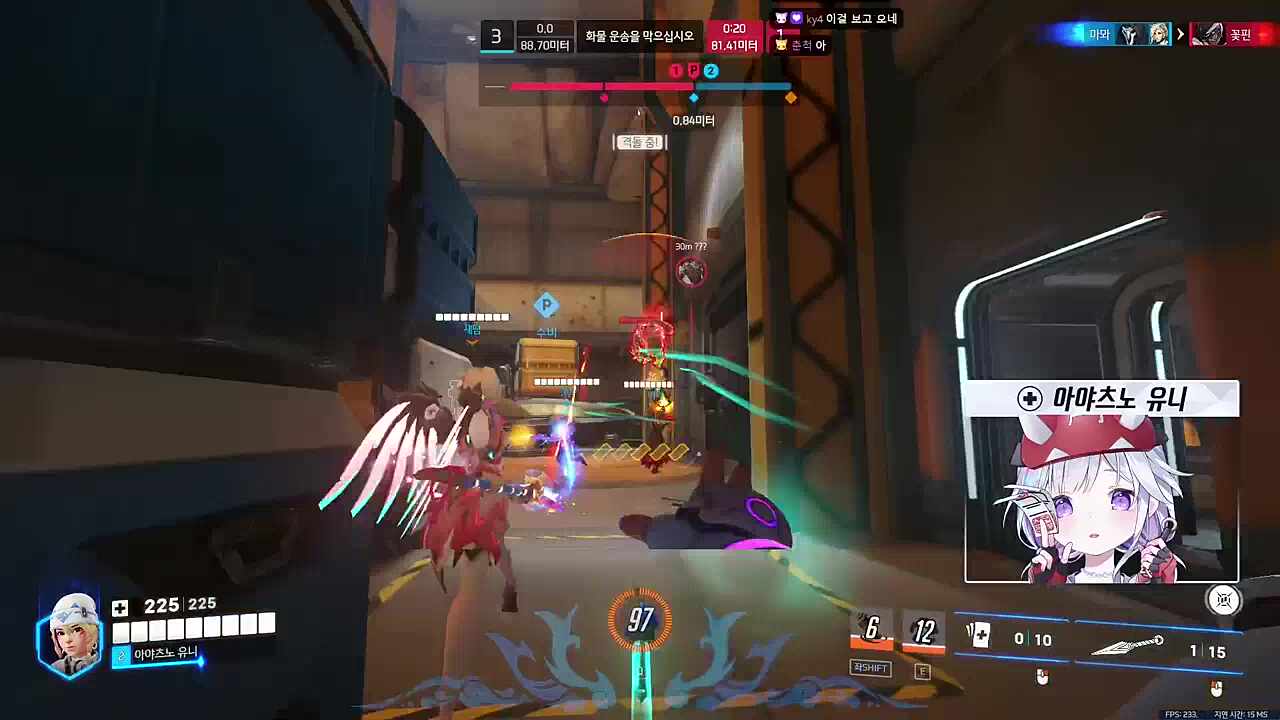Expand the chevron between the two team panels
1280x720 pixels.
point(1179,33)
